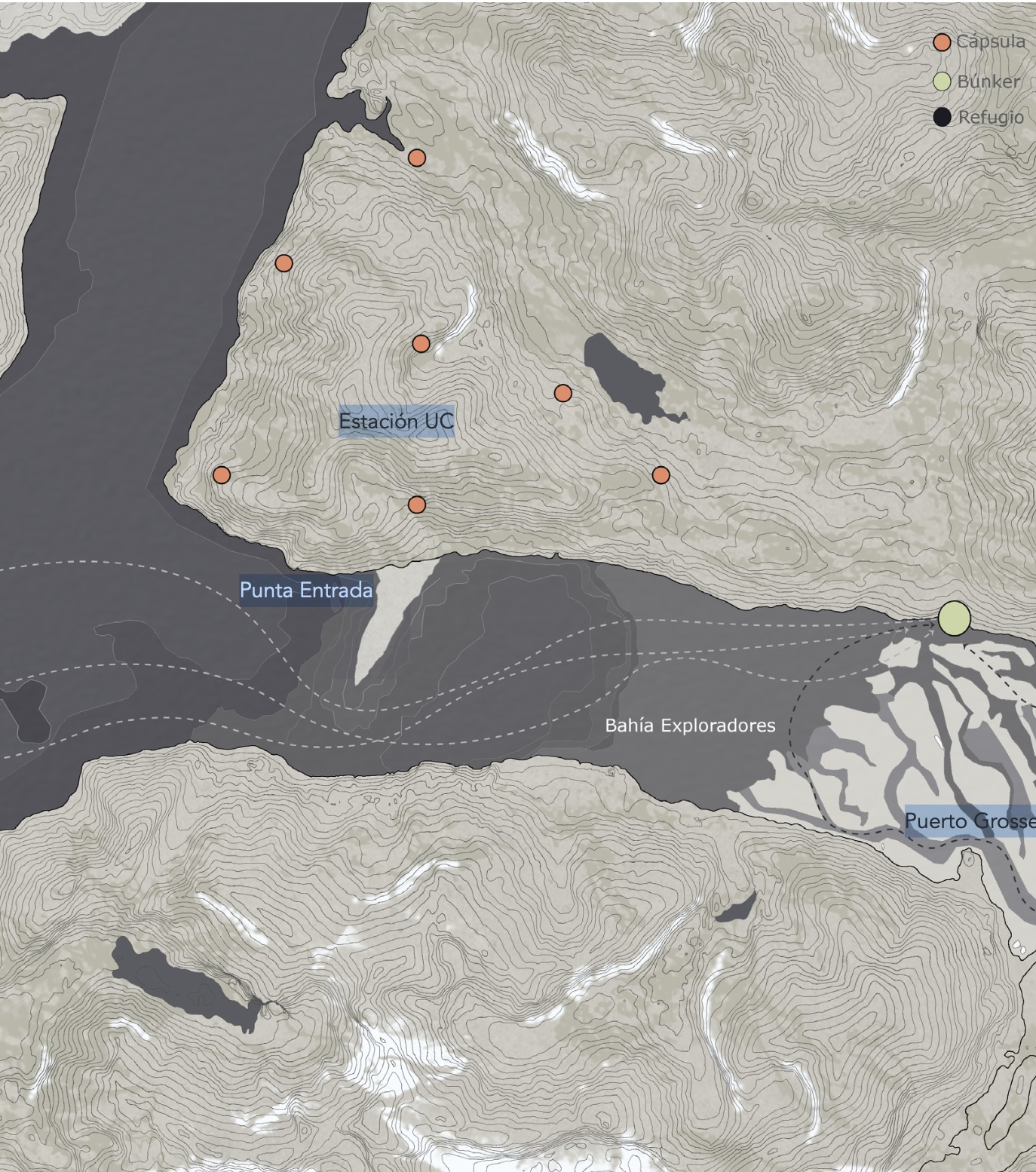Click the large green Búnker map marker
Screen dimensions: 1036x1172
(x=954, y=618)
